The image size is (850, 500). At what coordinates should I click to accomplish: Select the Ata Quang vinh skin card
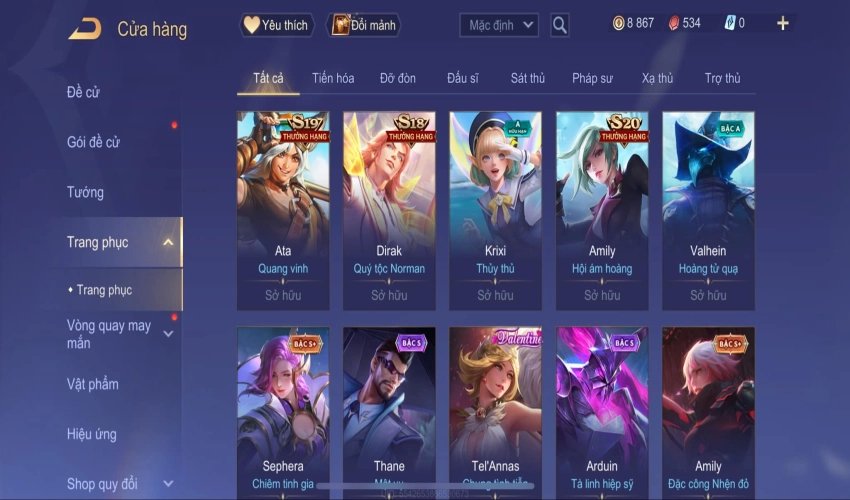[x=283, y=208]
